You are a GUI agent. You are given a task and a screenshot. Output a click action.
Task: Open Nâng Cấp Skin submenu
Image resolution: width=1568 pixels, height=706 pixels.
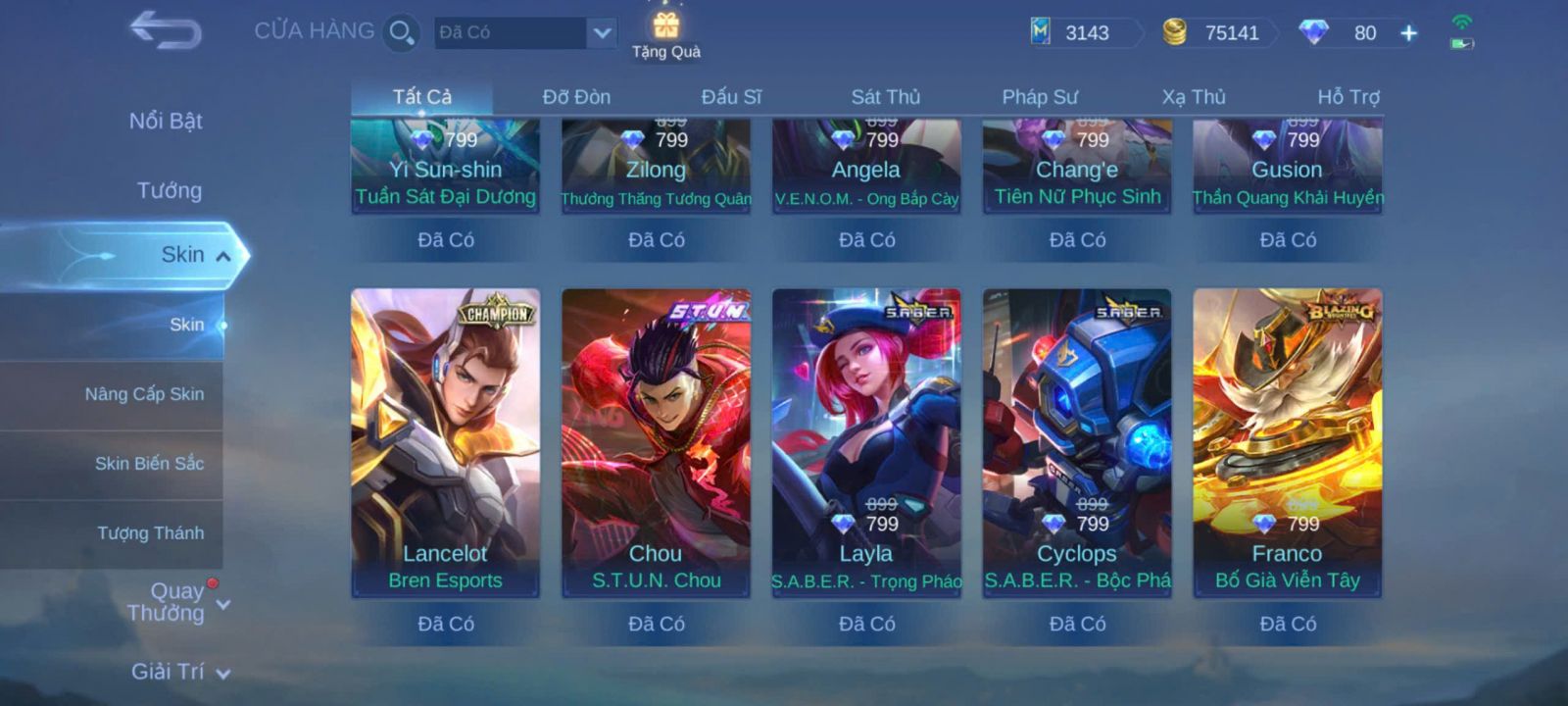tap(144, 394)
